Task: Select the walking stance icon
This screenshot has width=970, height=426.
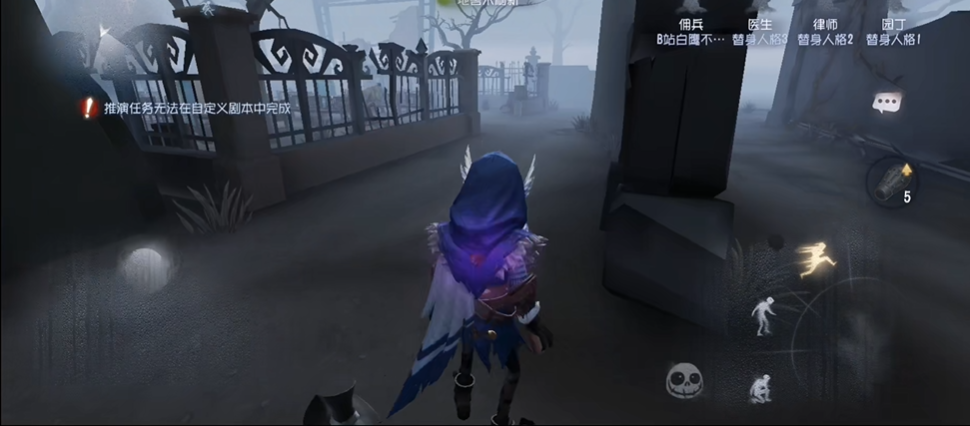Action: point(763,315)
